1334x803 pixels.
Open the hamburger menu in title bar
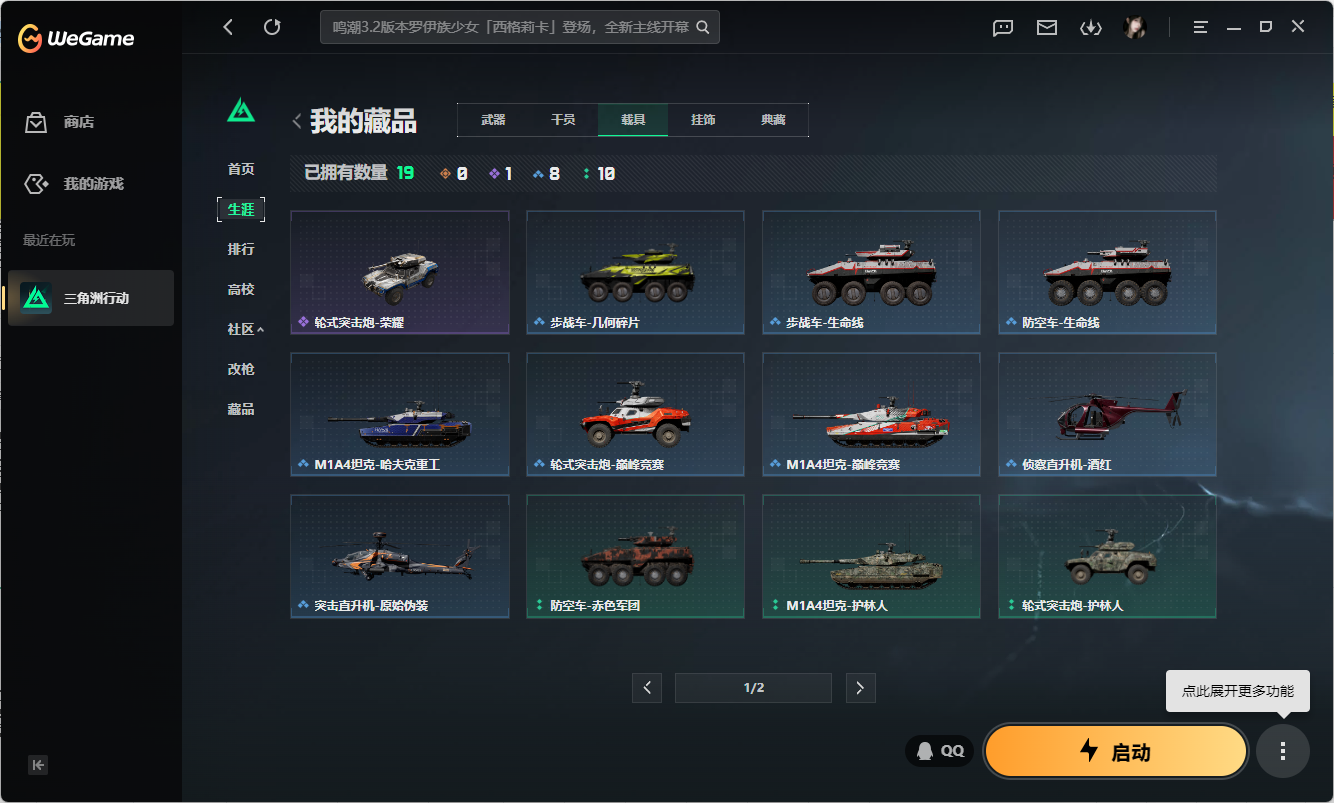tap(1199, 27)
